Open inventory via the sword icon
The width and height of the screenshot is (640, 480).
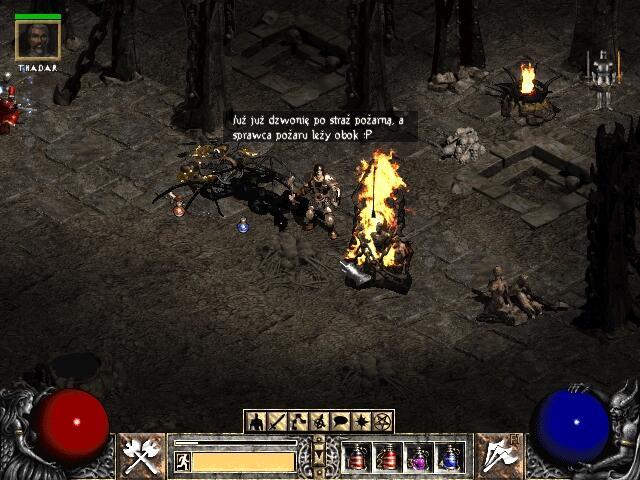[277, 422]
